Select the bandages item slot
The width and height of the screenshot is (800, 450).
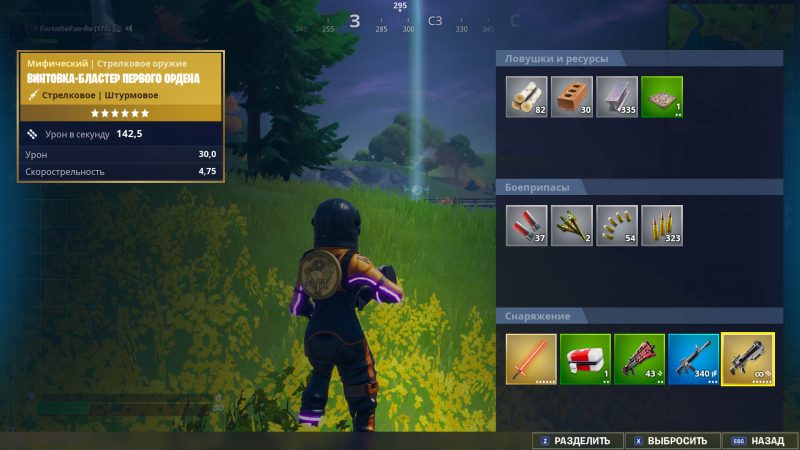coord(584,359)
